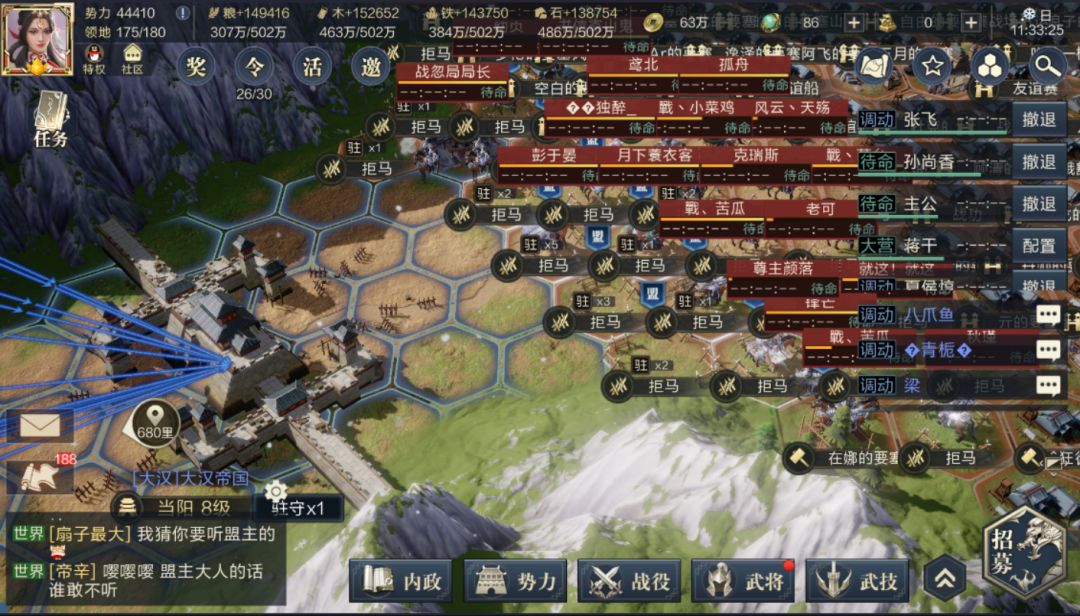The height and width of the screenshot is (616, 1080).
Task: Open the magnifying glass search button
Action: pyautogui.click(x=1047, y=67)
